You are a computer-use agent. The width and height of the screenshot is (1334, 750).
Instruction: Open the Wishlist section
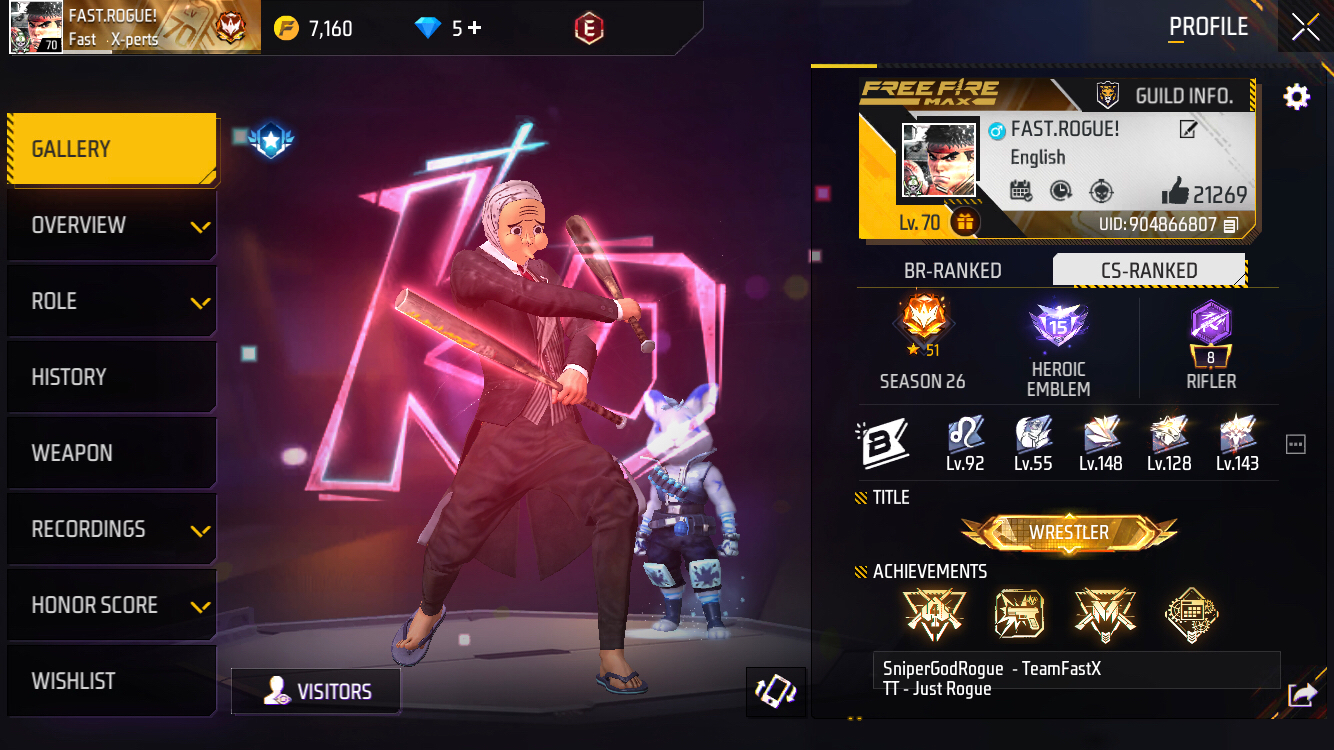click(112, 682)
